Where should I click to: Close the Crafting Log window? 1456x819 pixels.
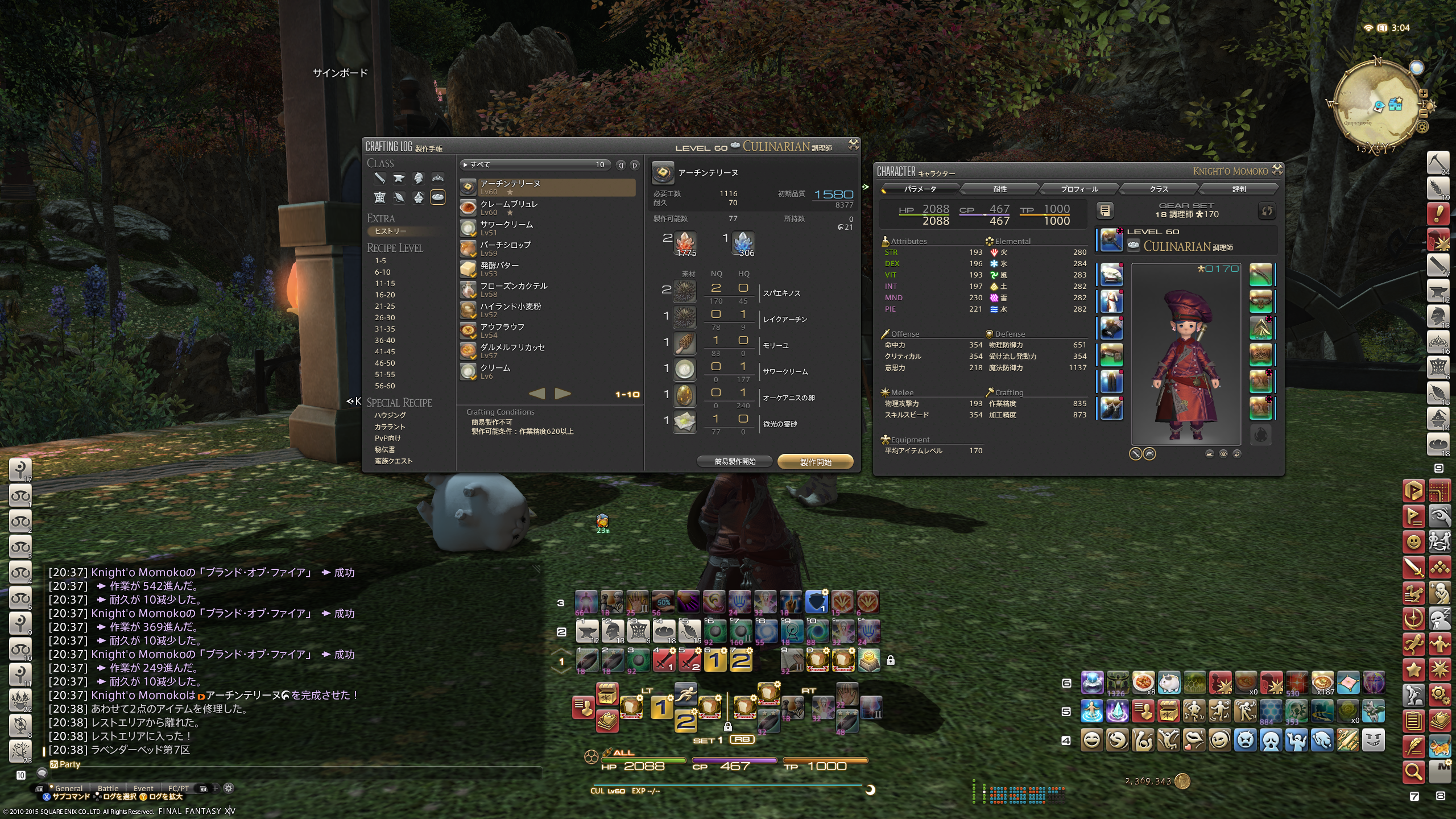[853, 145]
